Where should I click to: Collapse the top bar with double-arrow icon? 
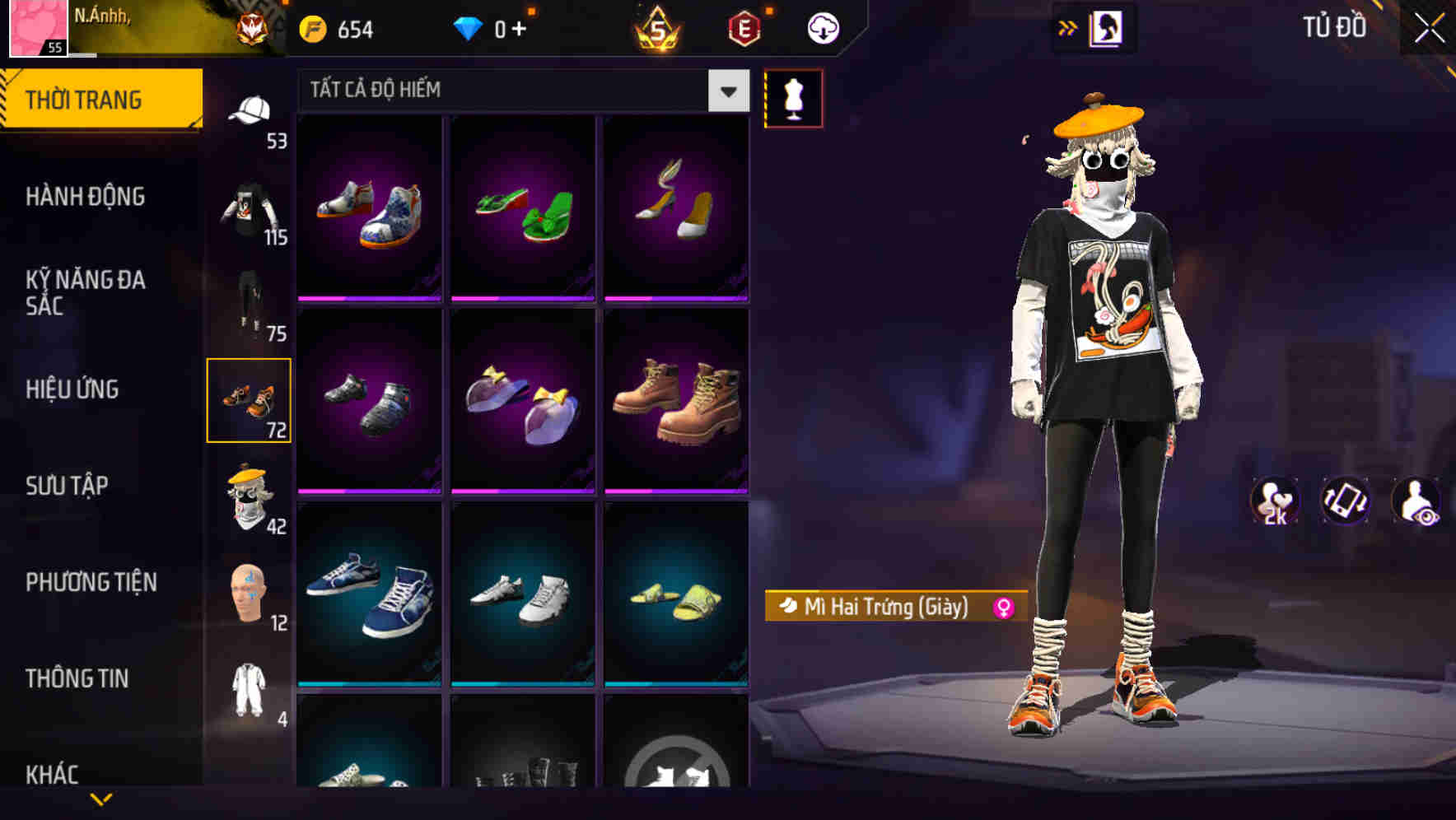[1068, 27]
